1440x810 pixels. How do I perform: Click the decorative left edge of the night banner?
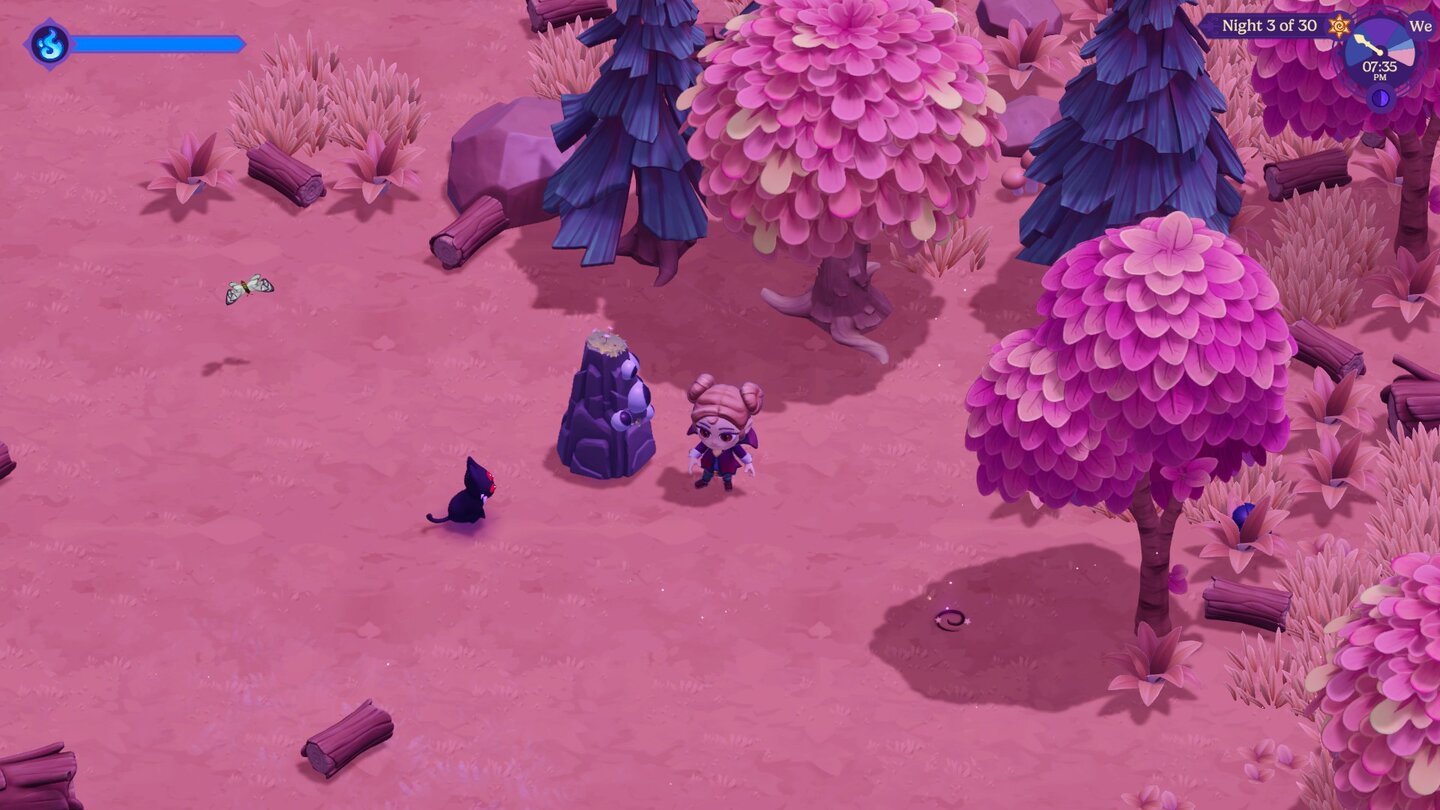(x=1207, y=27)
